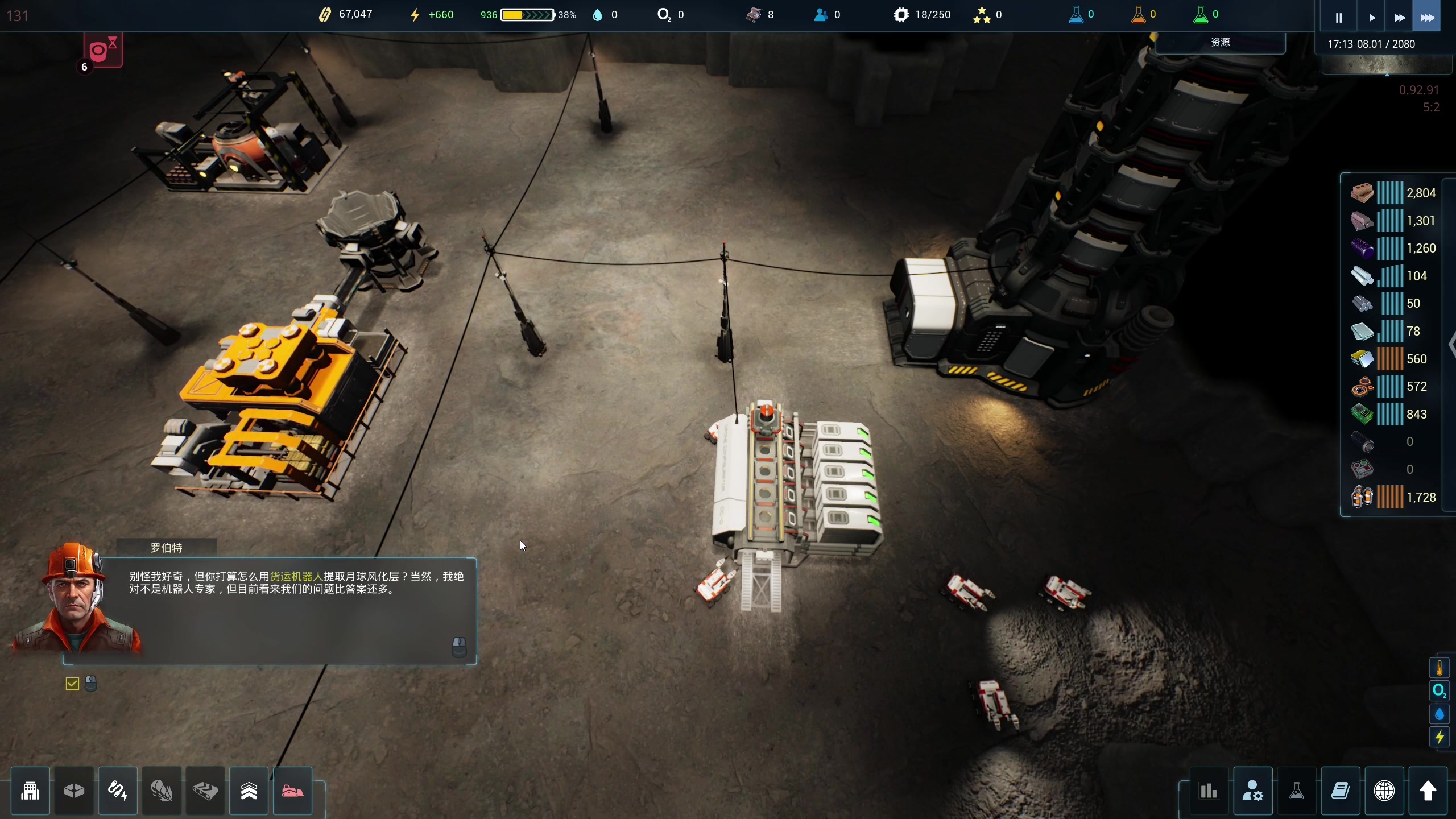Open the bar chart statistics panel

1209,791
